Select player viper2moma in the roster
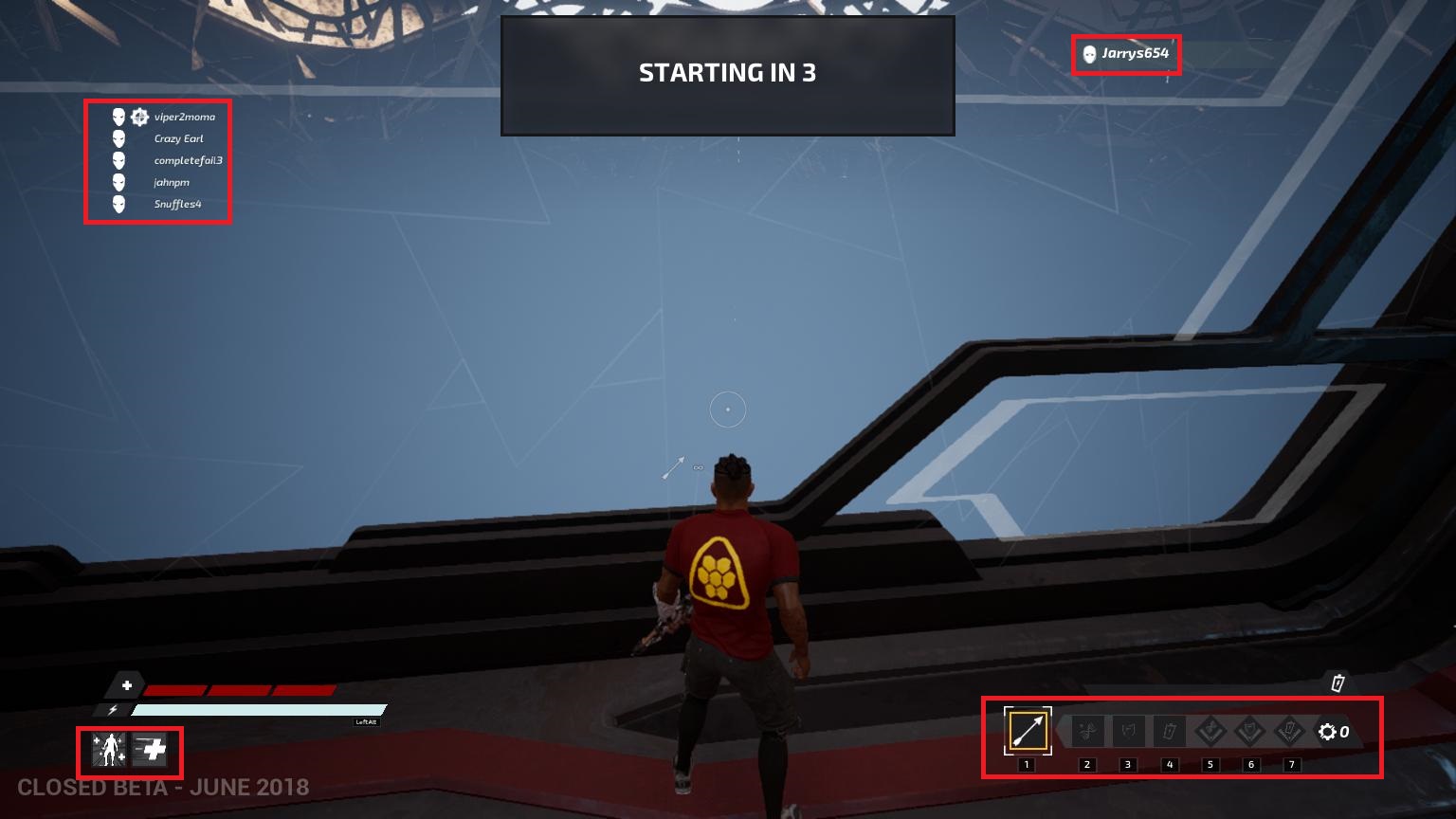This screenshot has height=819, width=1456. [186, 117]
